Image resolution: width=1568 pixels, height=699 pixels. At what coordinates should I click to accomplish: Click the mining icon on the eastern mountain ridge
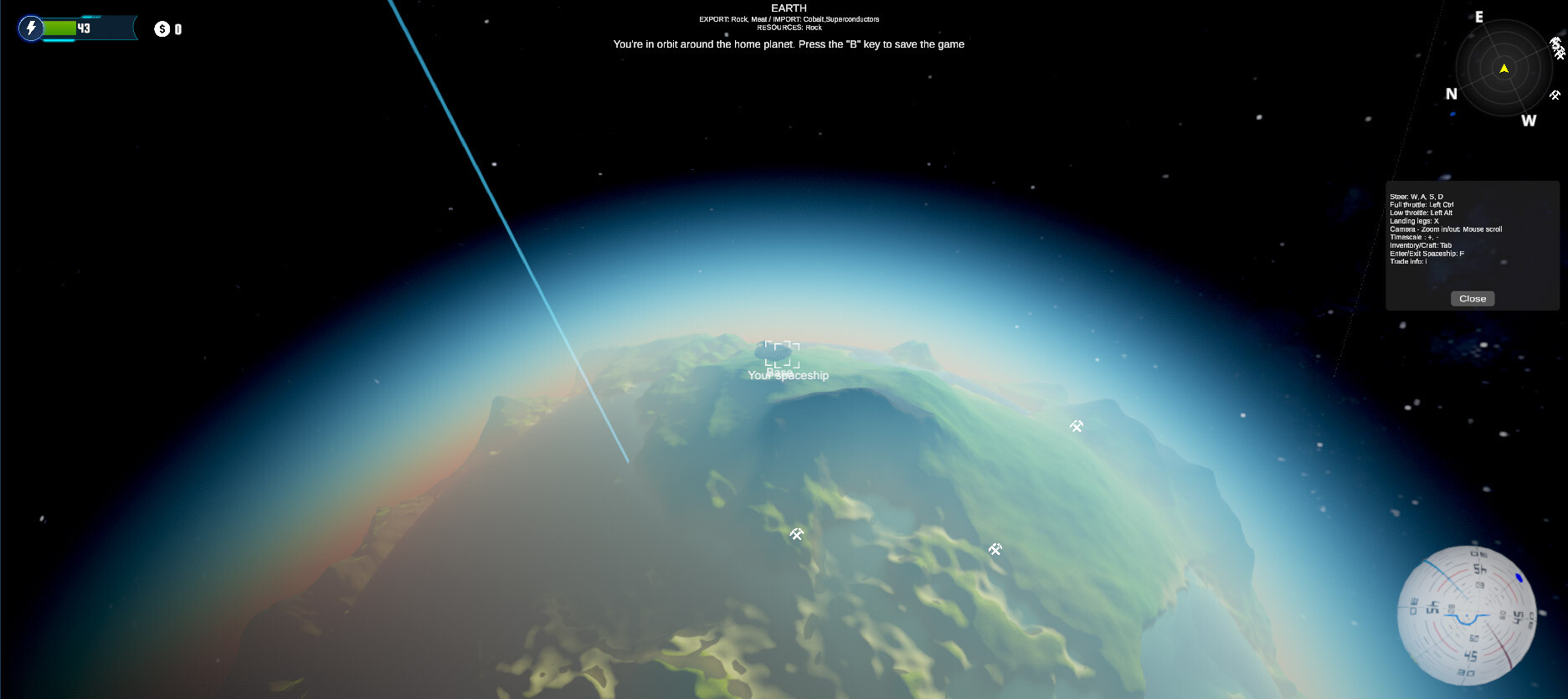(x=1077, y=425)
